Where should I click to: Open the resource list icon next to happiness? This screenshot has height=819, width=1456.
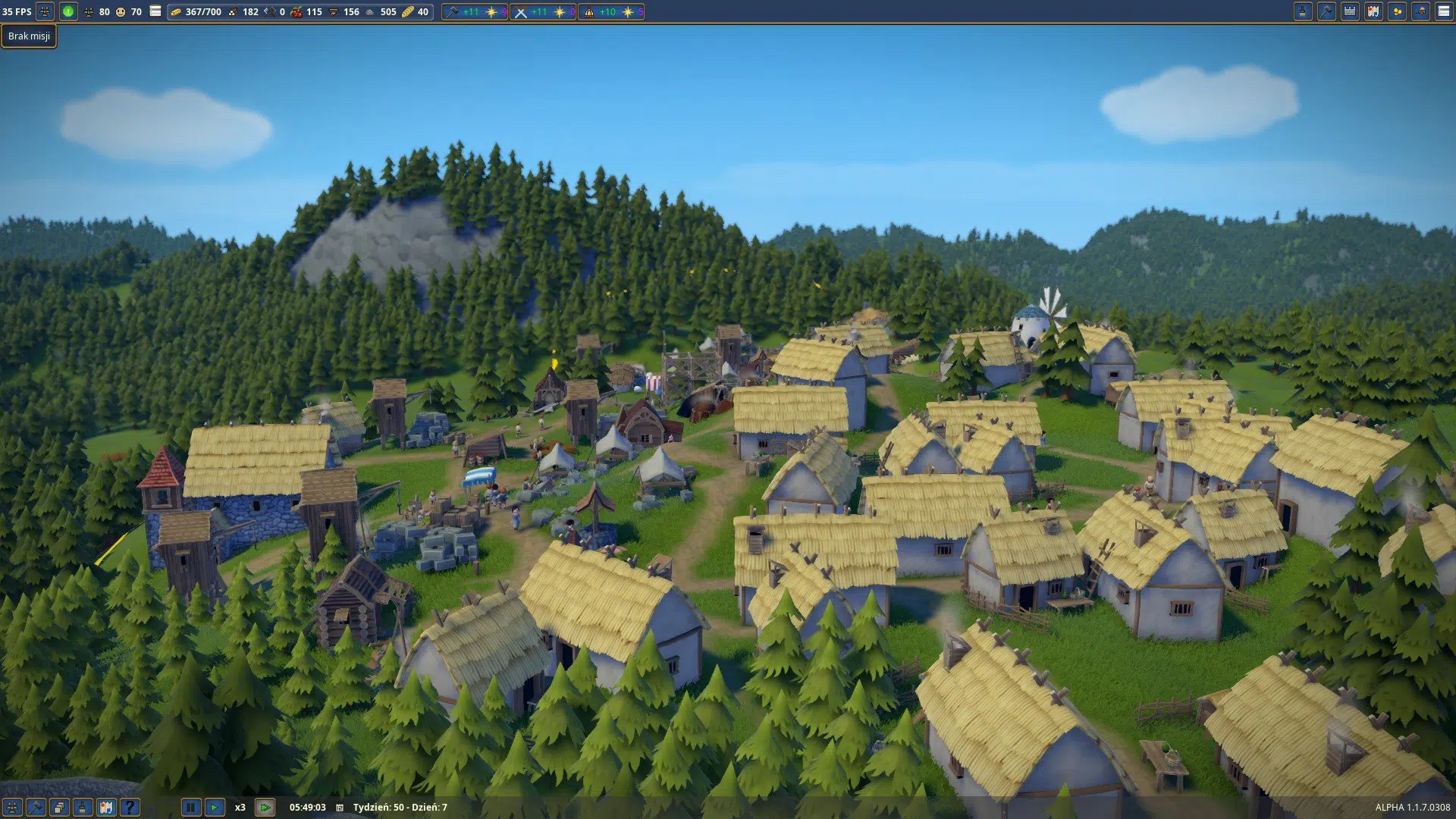tap(155, 11)
